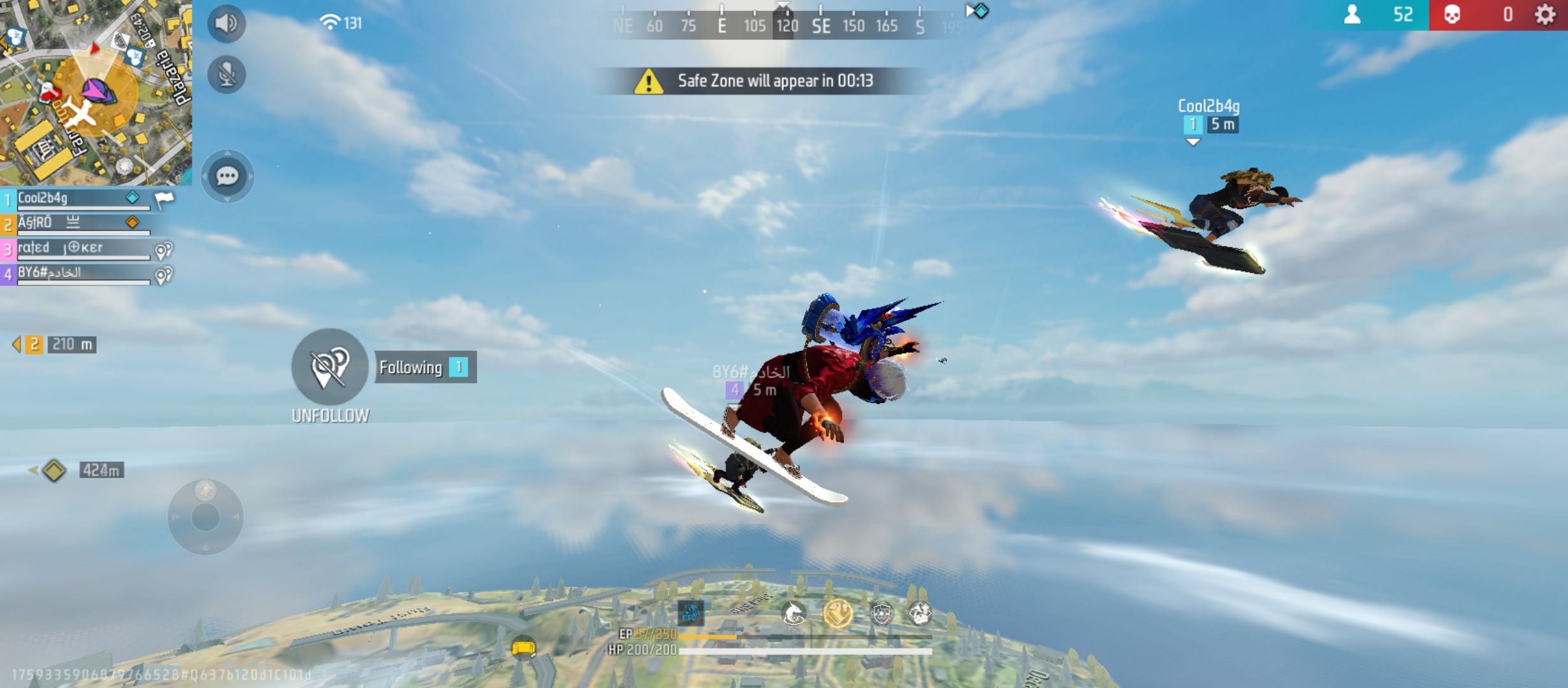This screenshot has height=688, width=1568.
Task: Select the shield emblem skill icon
Action: tap(882, 613)
